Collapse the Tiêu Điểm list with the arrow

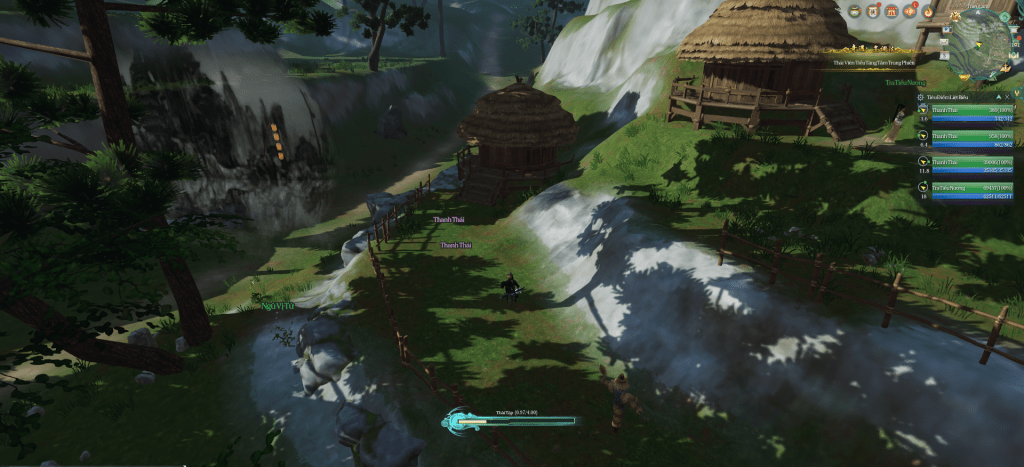[x=998, y=97]
